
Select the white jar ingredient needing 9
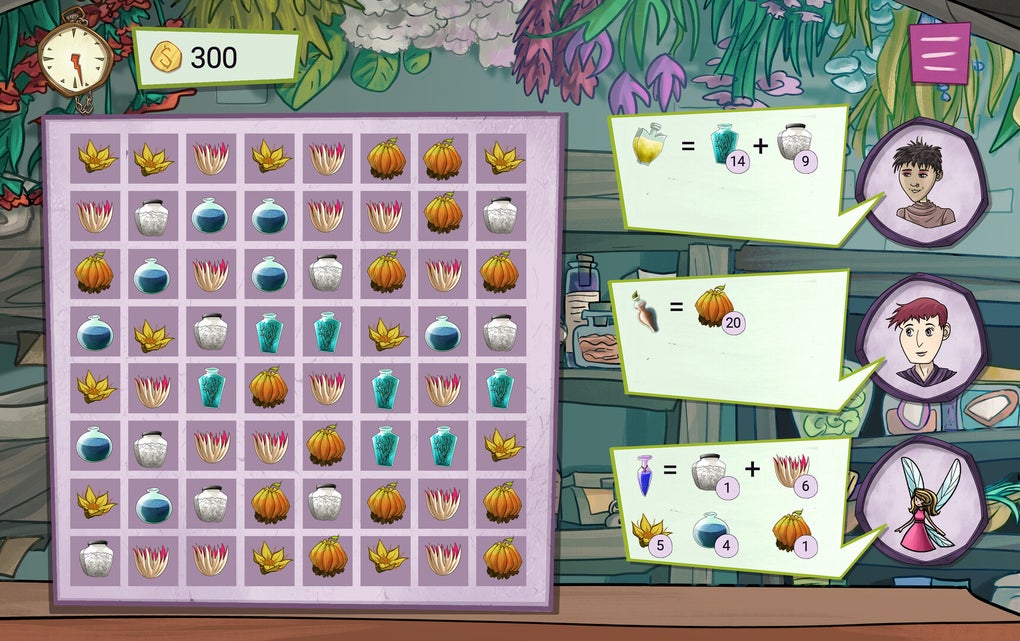pyautogui.click(x=794, y=143)
